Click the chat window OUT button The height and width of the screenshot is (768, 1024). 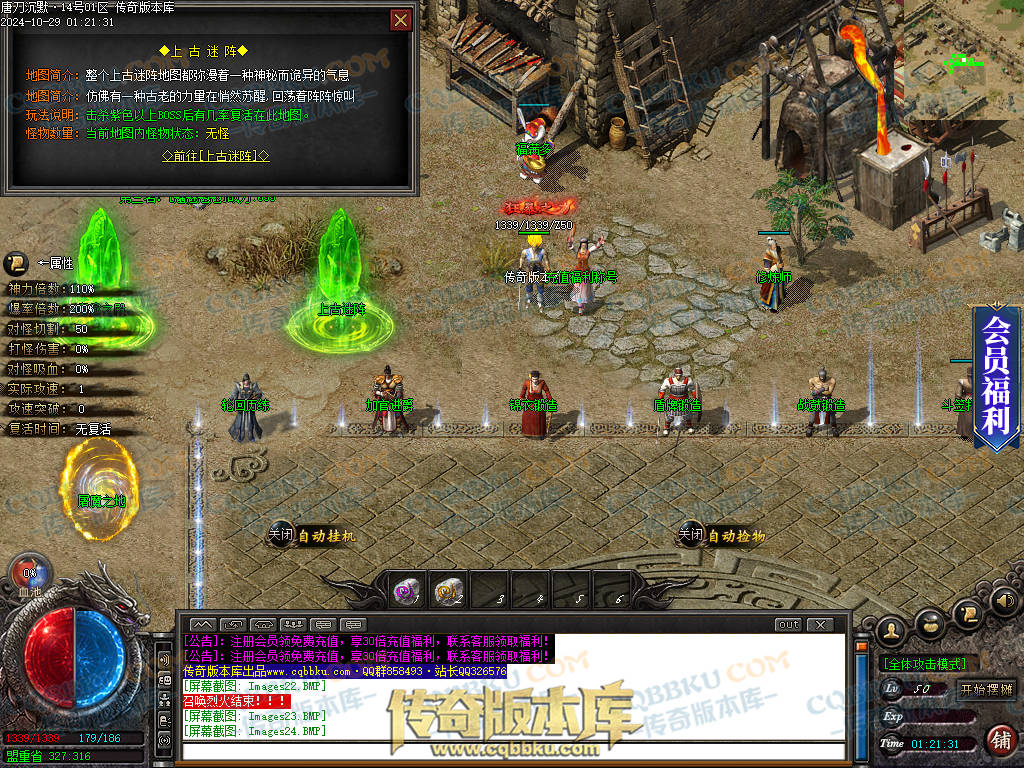788,625
